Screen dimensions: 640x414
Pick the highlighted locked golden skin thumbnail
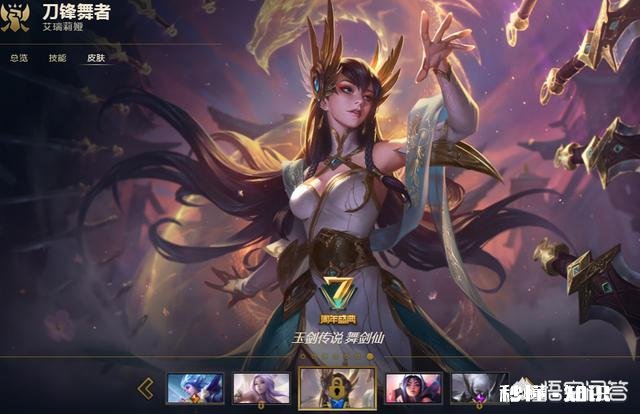(338, 389)
